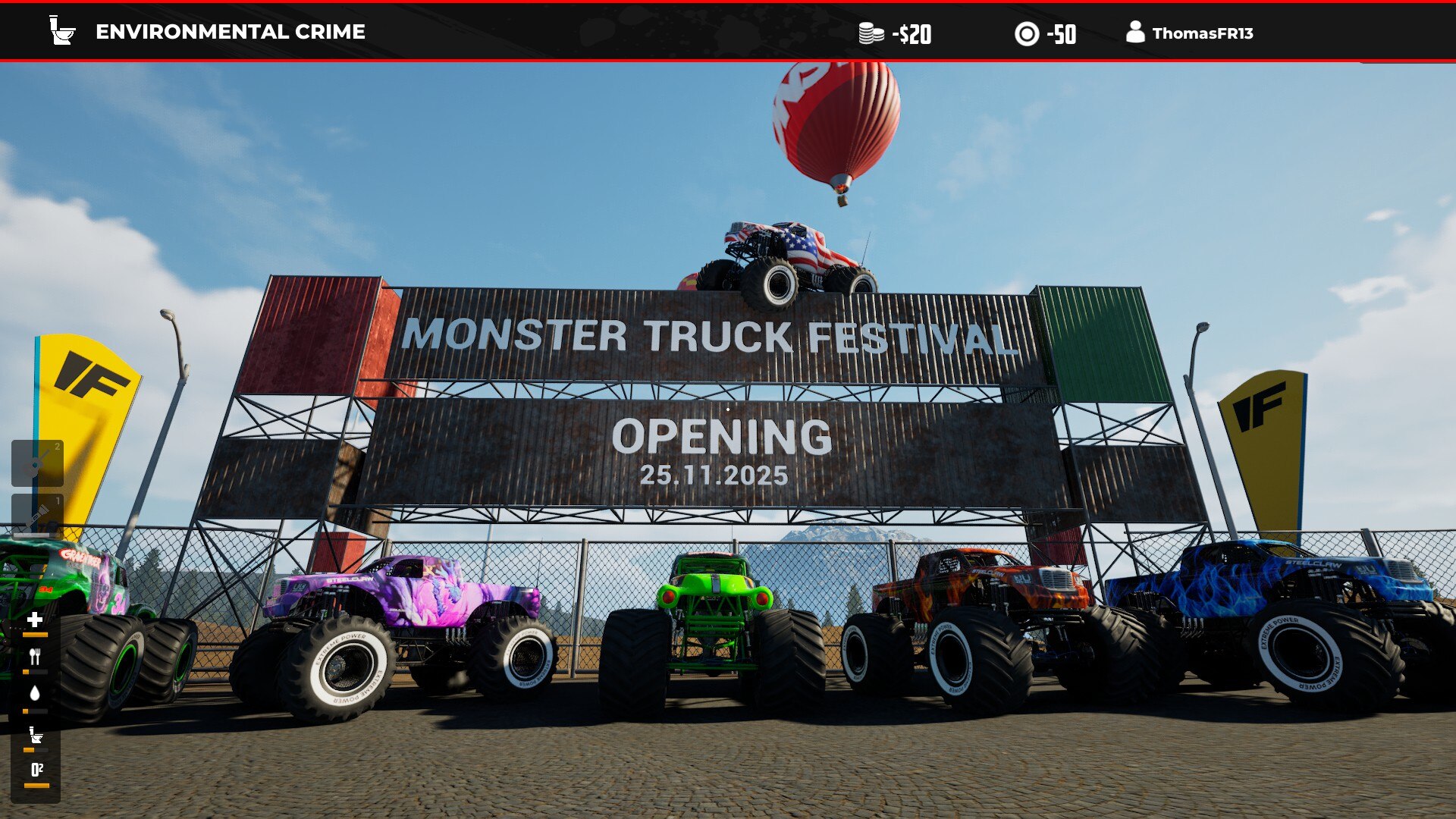Image resolution: width=1456 pixels, height=819 pixels.
Task: Select the guitar hotbar slot
Action: point(37,463)
